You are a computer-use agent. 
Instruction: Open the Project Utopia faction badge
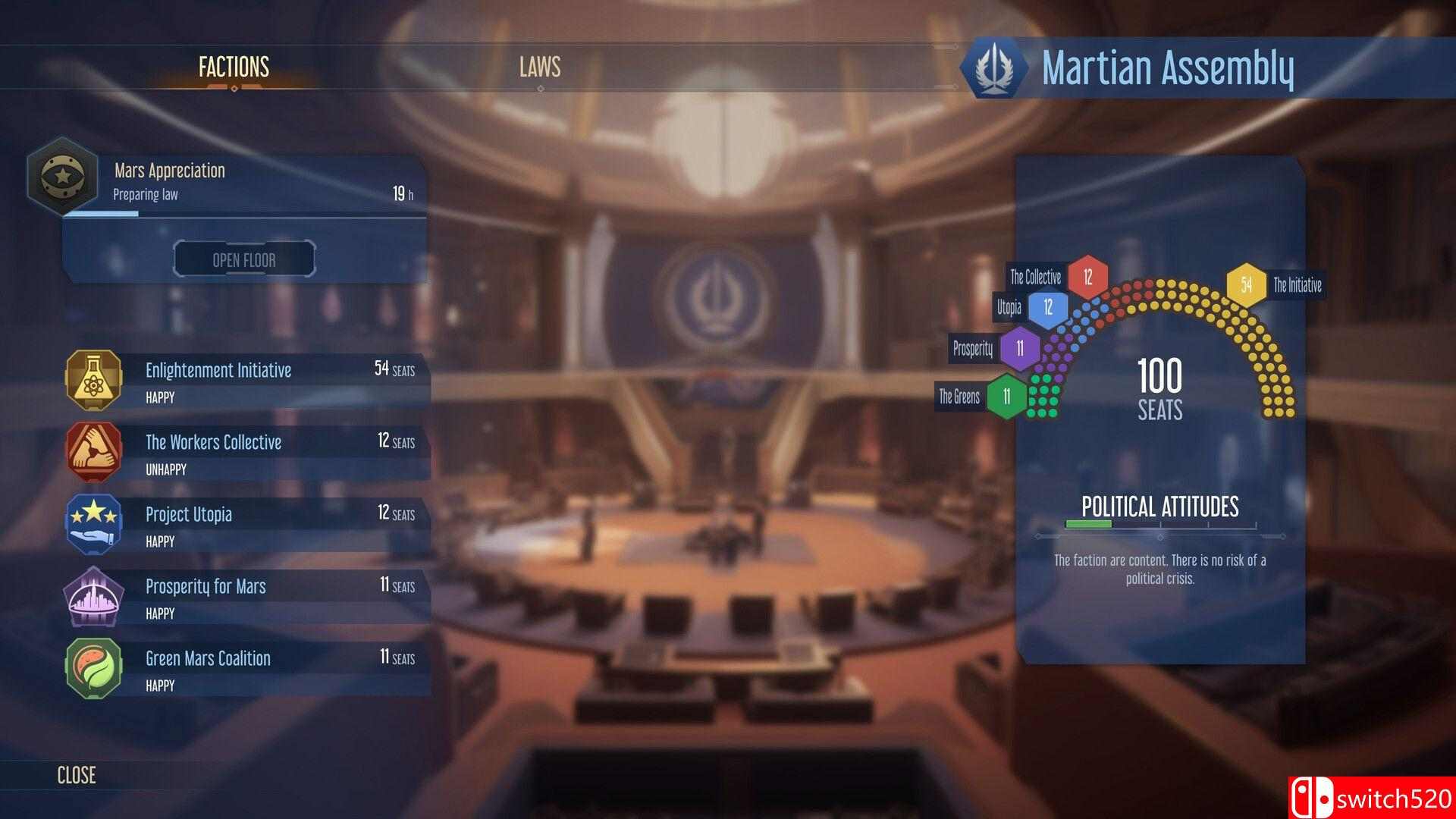pyautogui.click(x=93, y=524)
